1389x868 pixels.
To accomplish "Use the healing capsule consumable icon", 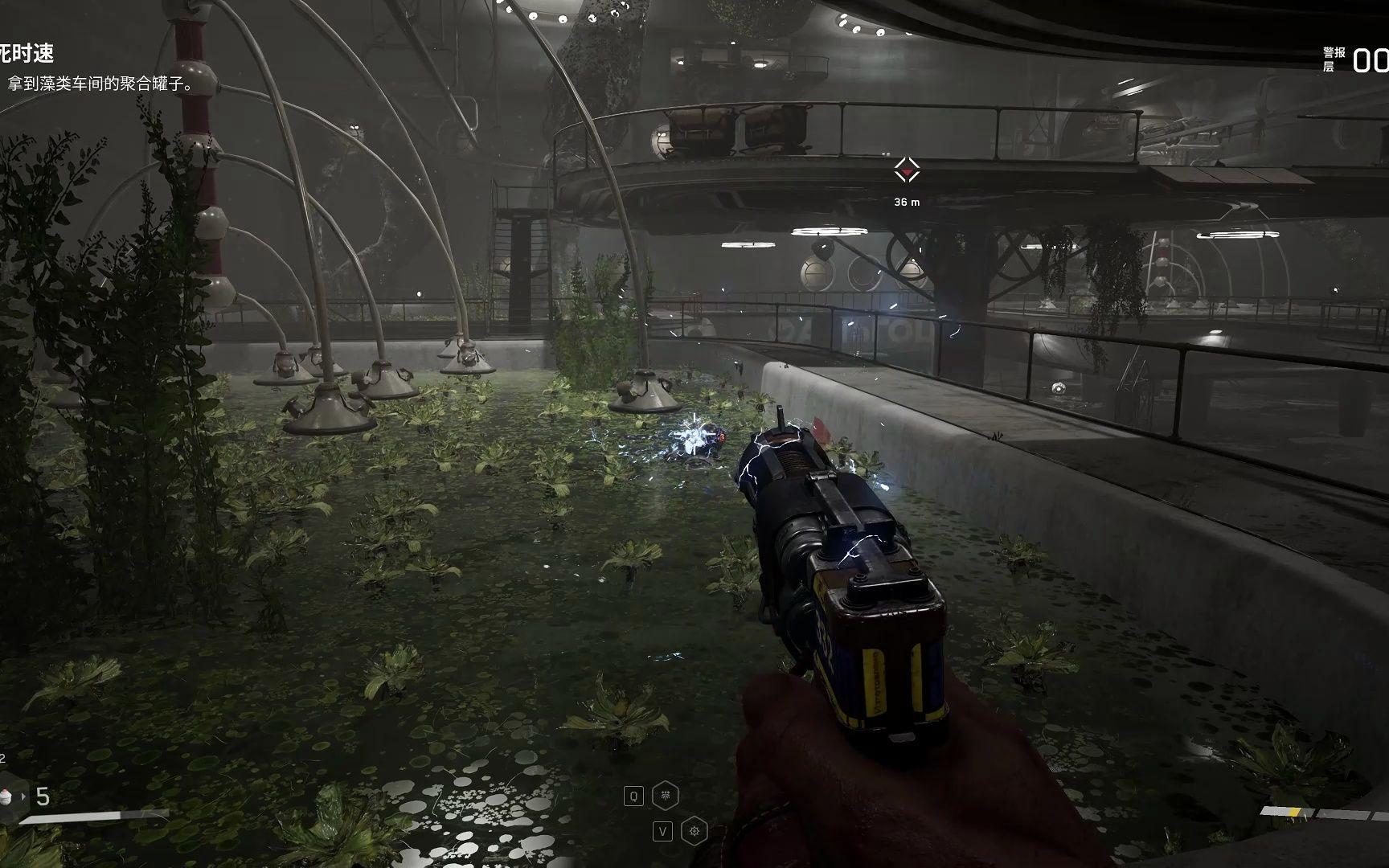I will click(7, 796).
